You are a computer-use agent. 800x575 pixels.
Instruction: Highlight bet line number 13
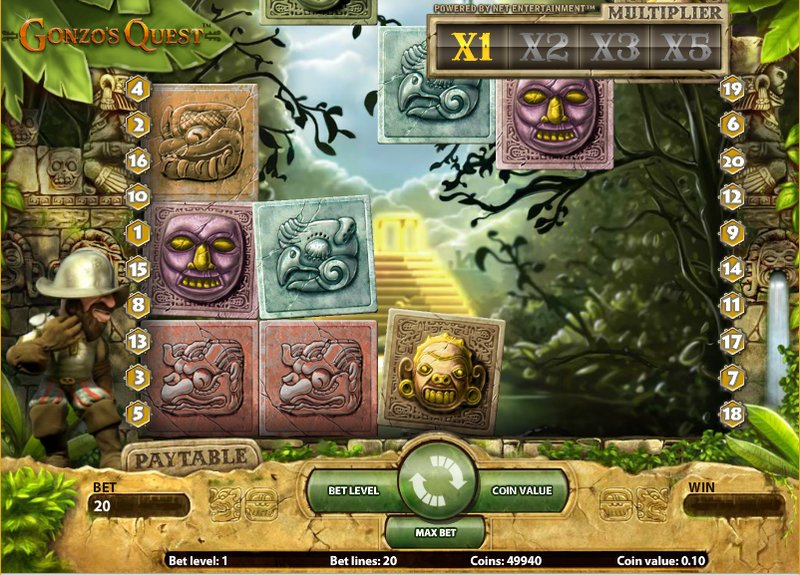[x=138, y=341]
